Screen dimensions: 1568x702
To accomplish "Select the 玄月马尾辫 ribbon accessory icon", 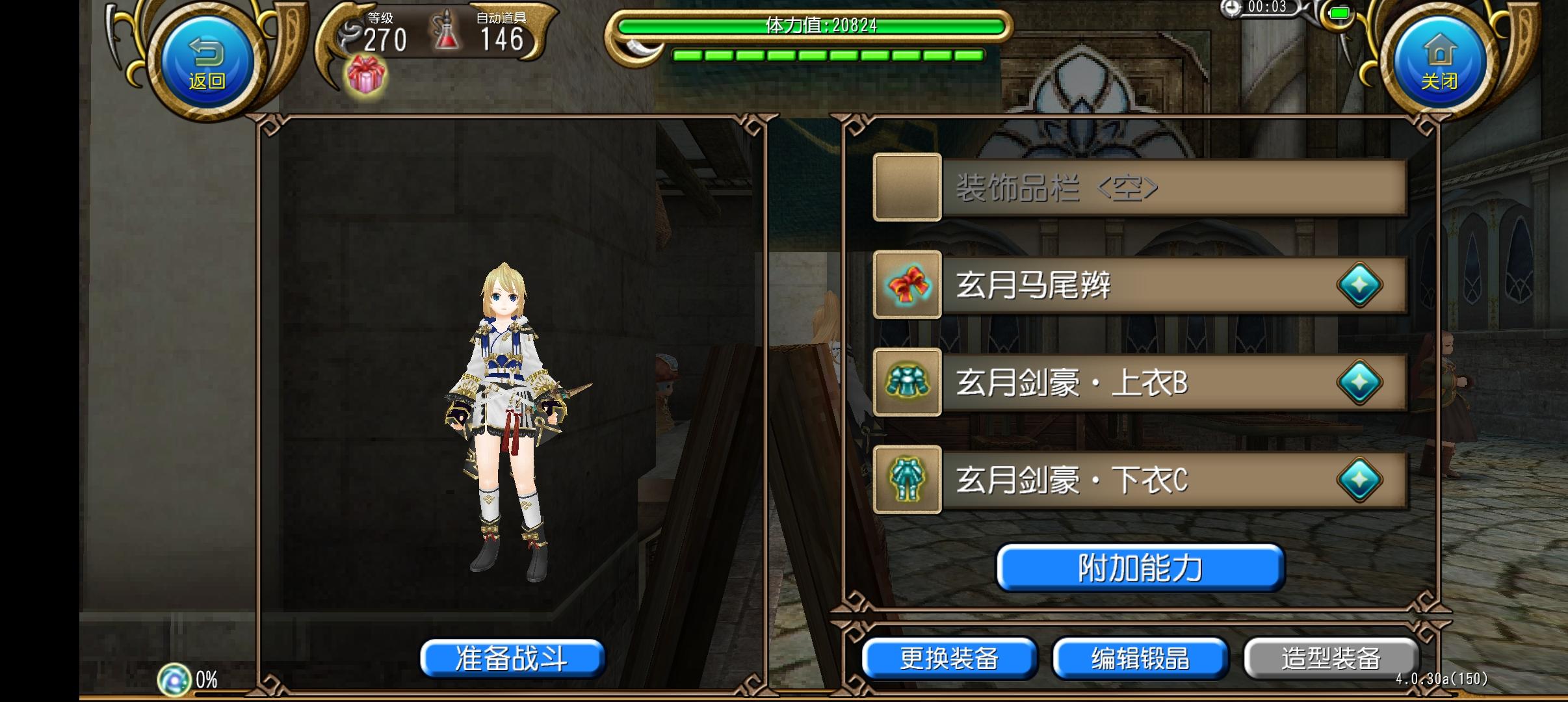I will 908,285.
